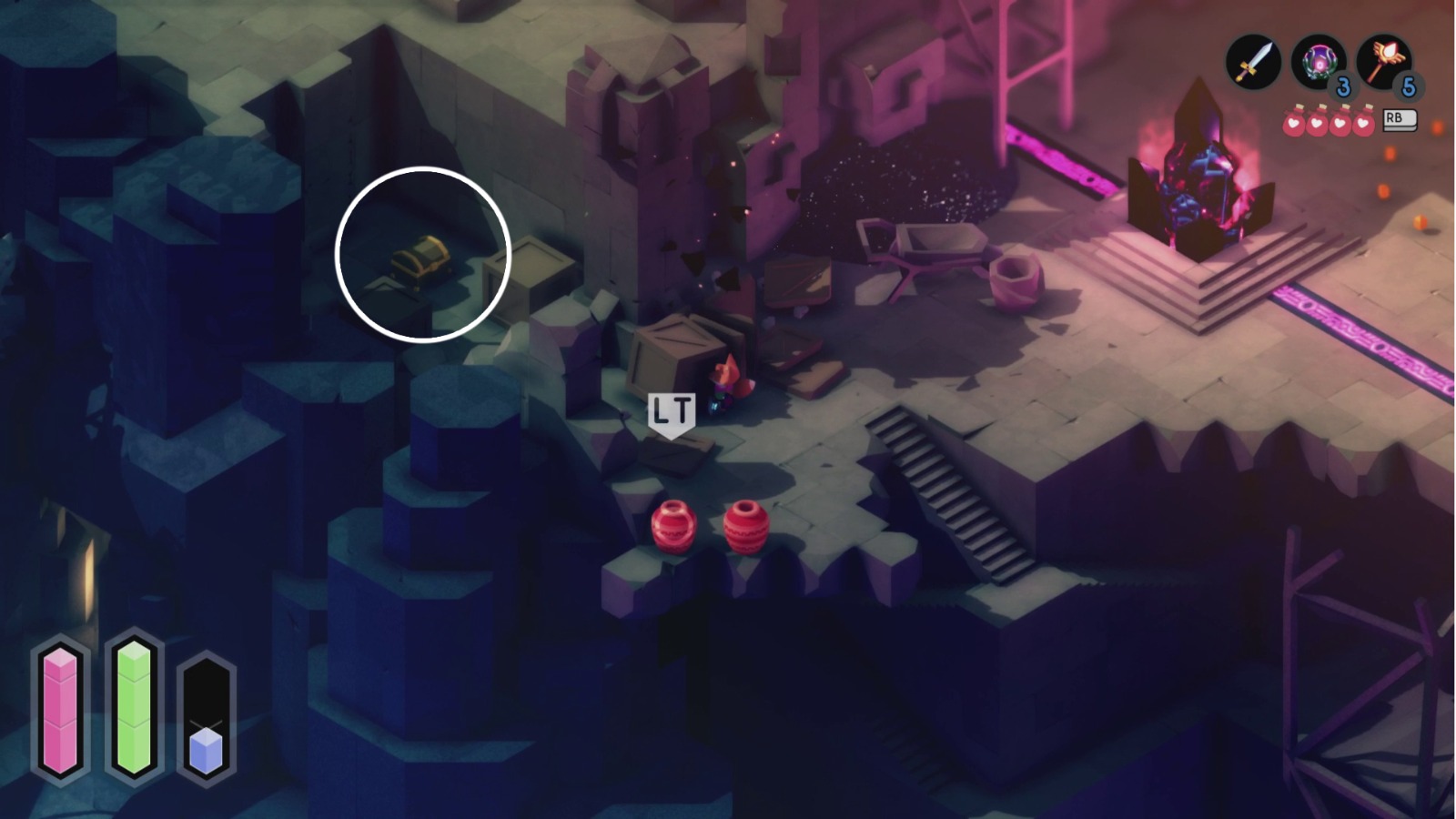Click the LT button prompt above the fox
This screenshot has width=1456, height=819.
671,409
